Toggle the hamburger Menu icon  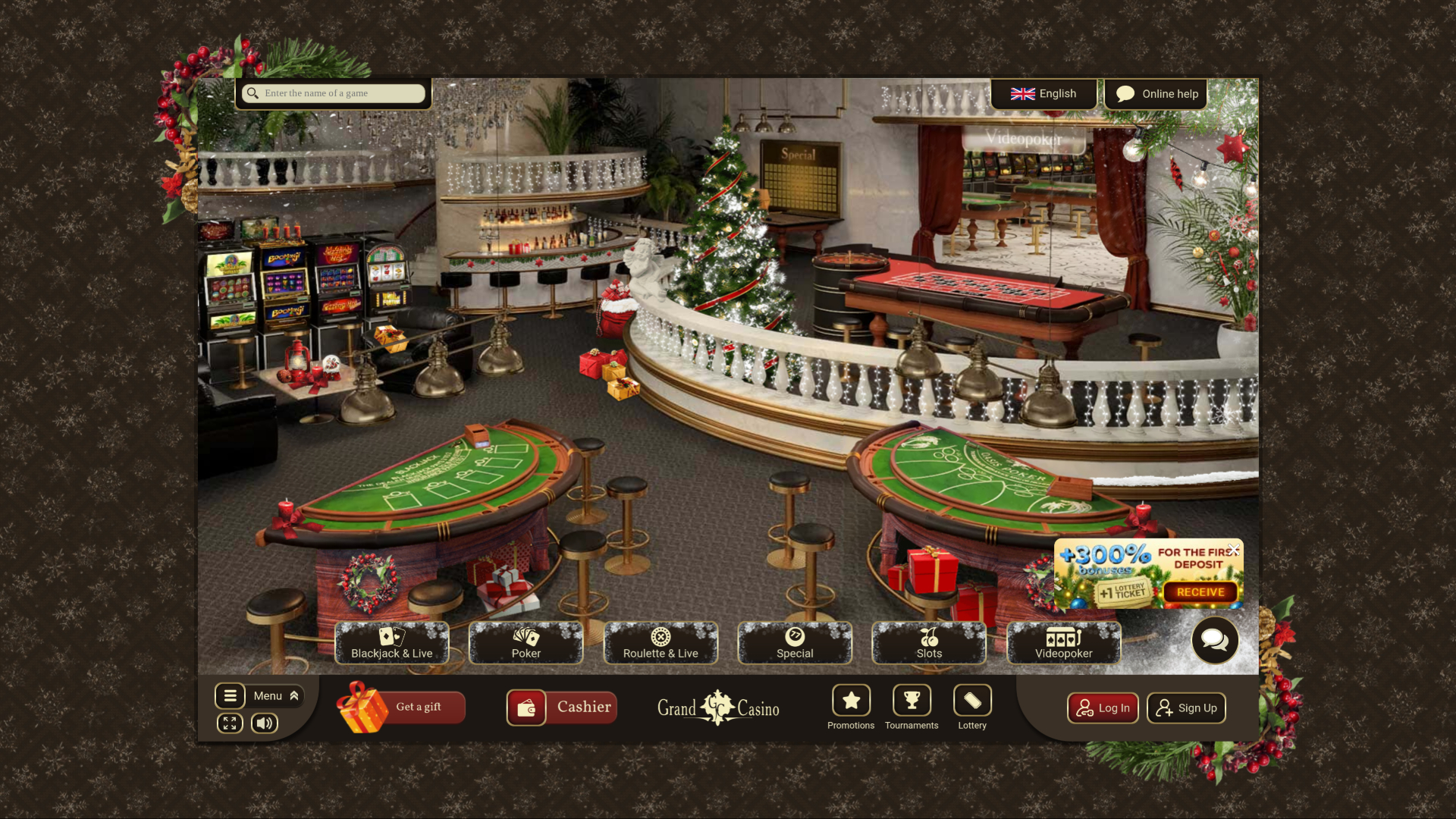(231, 695)
